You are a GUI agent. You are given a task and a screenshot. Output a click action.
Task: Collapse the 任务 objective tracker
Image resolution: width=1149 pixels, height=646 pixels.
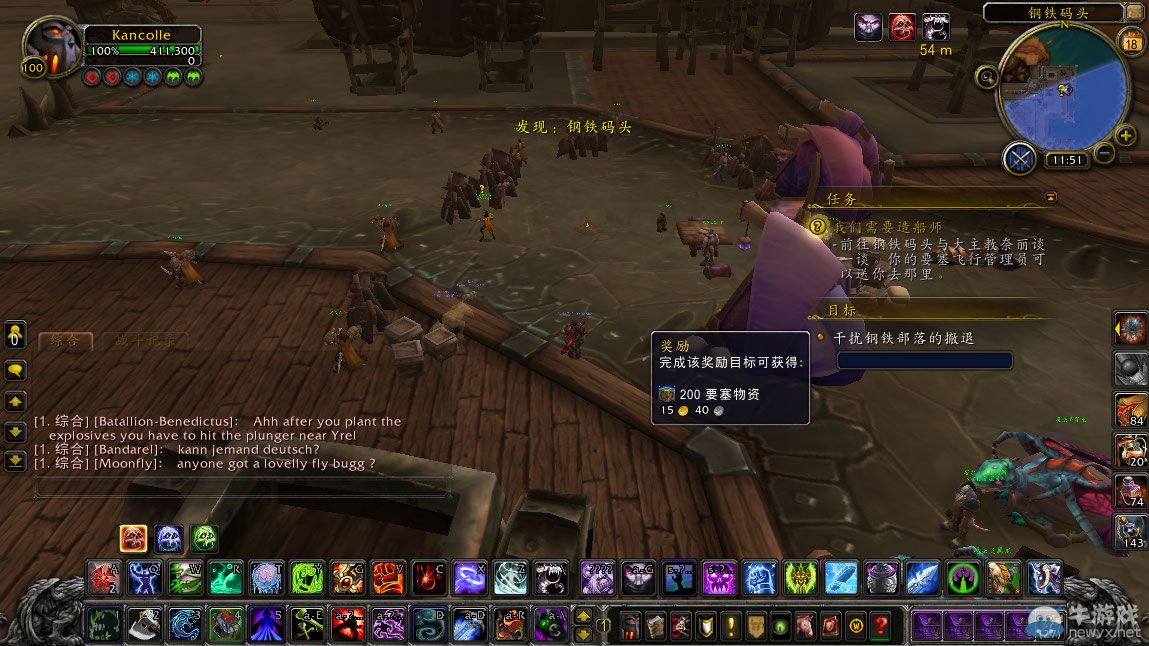coord(1050,198)
